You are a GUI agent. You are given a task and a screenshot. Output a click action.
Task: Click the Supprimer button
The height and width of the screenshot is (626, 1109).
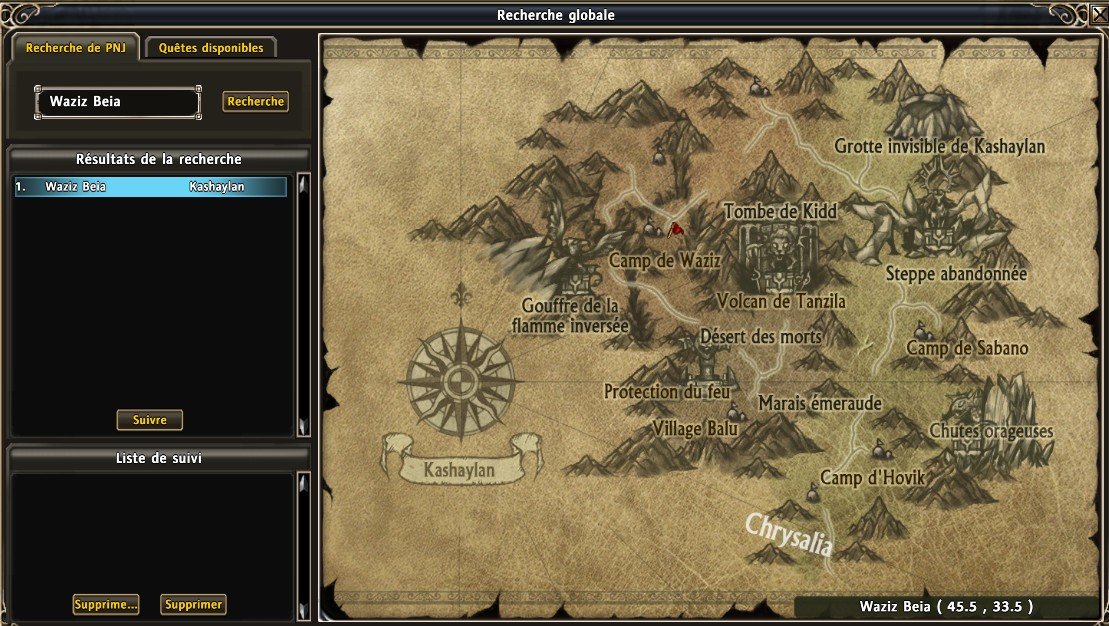pyautogui.click(x=194, y=604)
